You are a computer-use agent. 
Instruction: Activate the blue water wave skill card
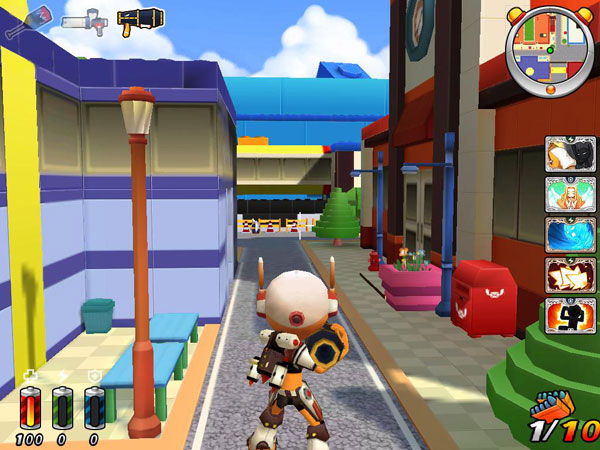point(570,235)
